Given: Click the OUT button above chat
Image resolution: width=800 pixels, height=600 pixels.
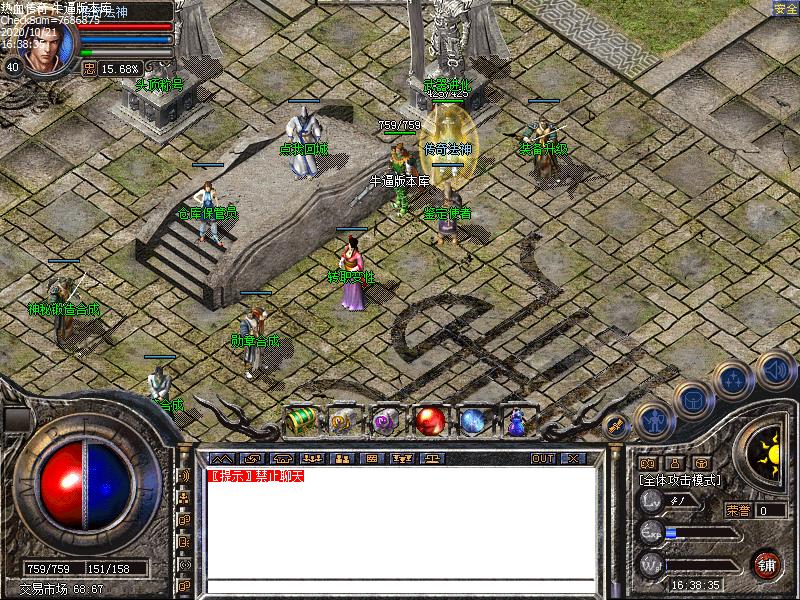Looking at the screenshot, I should point(542,458).
